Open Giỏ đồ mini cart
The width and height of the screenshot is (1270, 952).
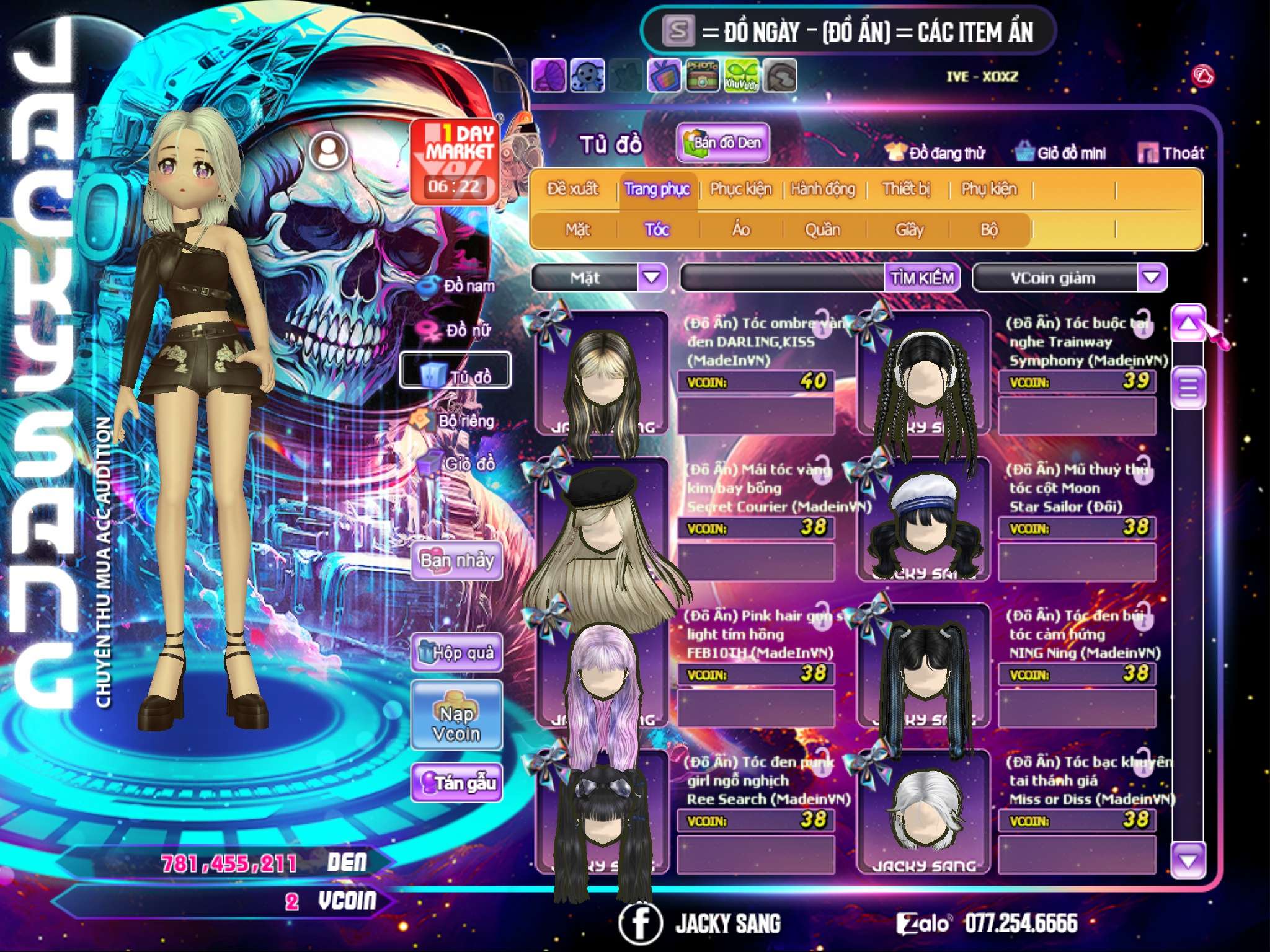pos(1061,153)
